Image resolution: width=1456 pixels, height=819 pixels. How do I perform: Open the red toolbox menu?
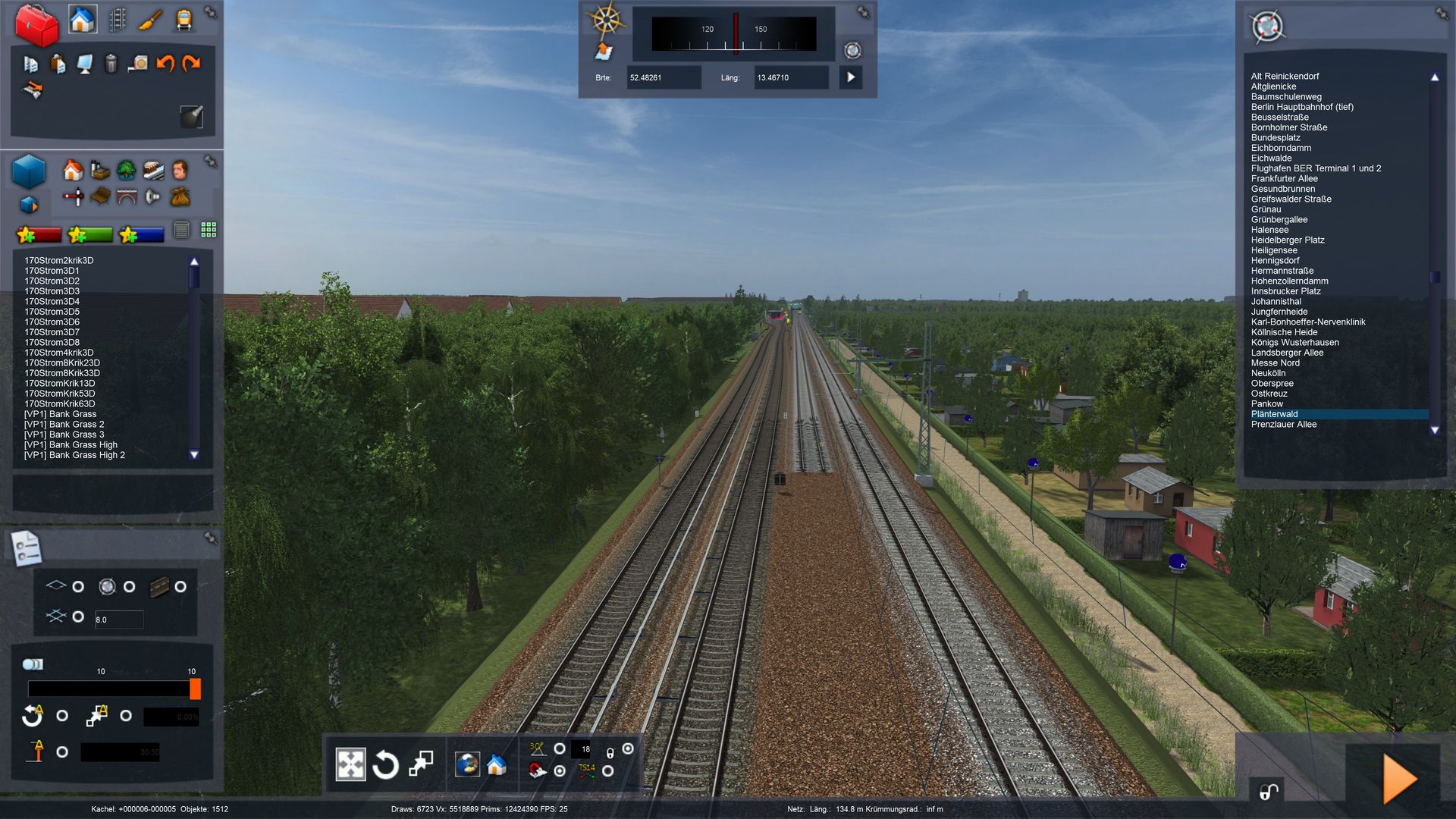[x=36, y=24]
